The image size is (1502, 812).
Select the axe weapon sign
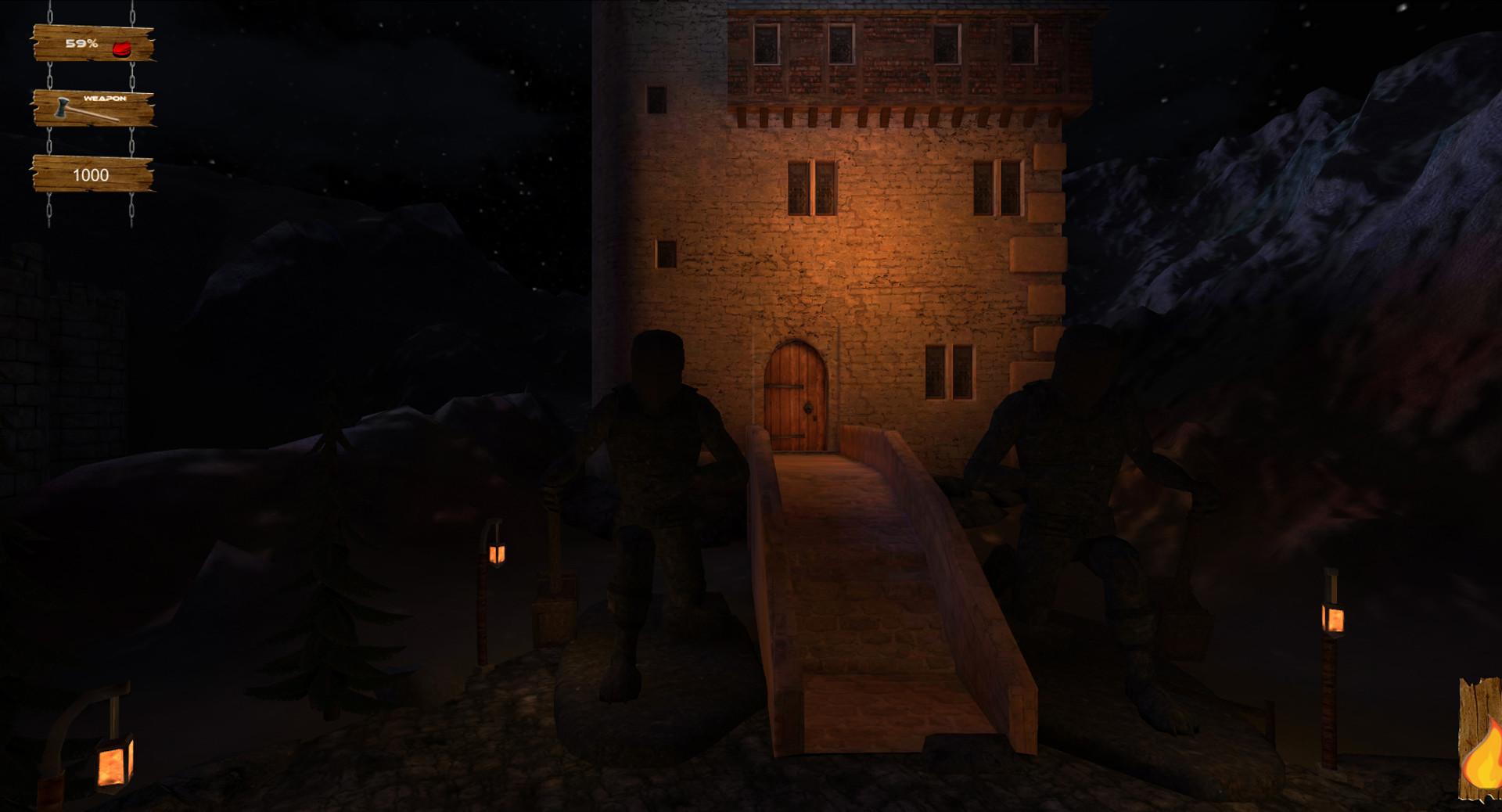(92, 108)
